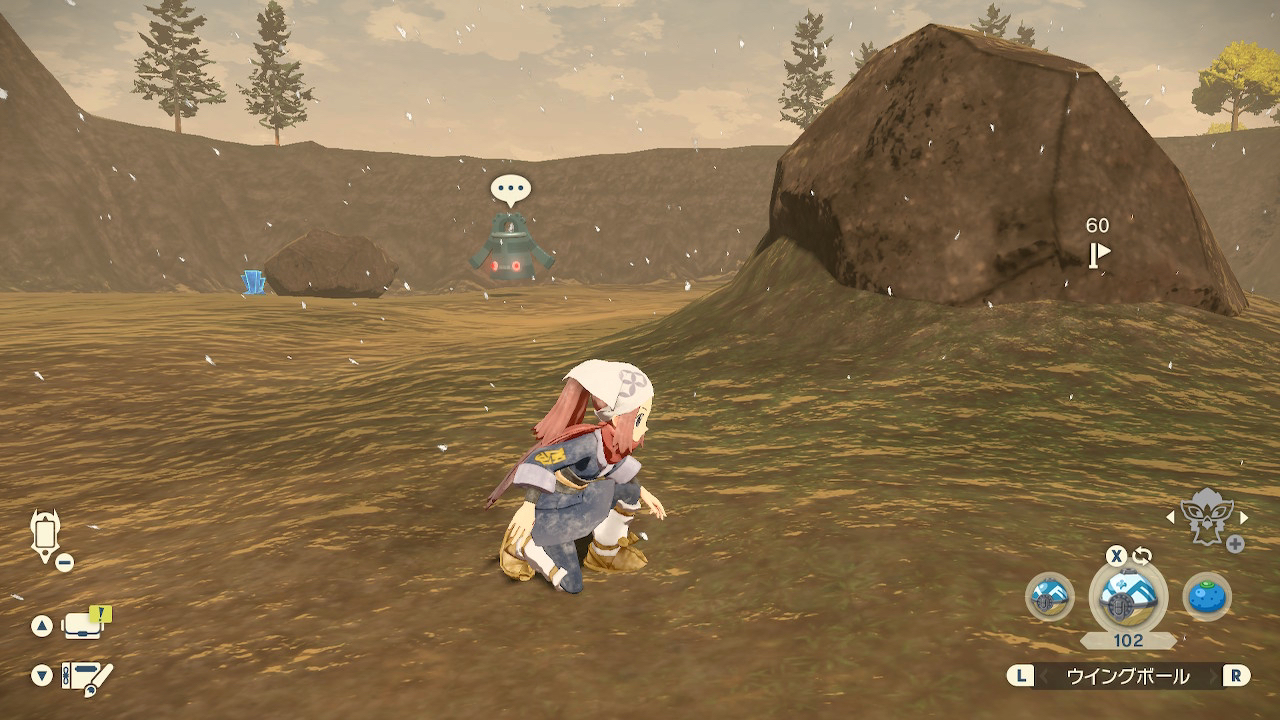Open the satchel with the exclamation badge

86,625
